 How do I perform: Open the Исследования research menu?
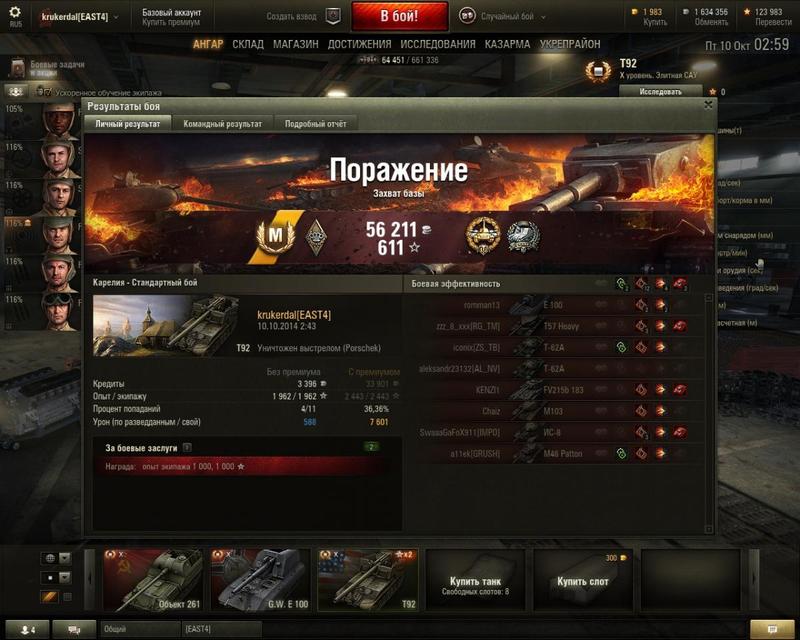[438, 45]
